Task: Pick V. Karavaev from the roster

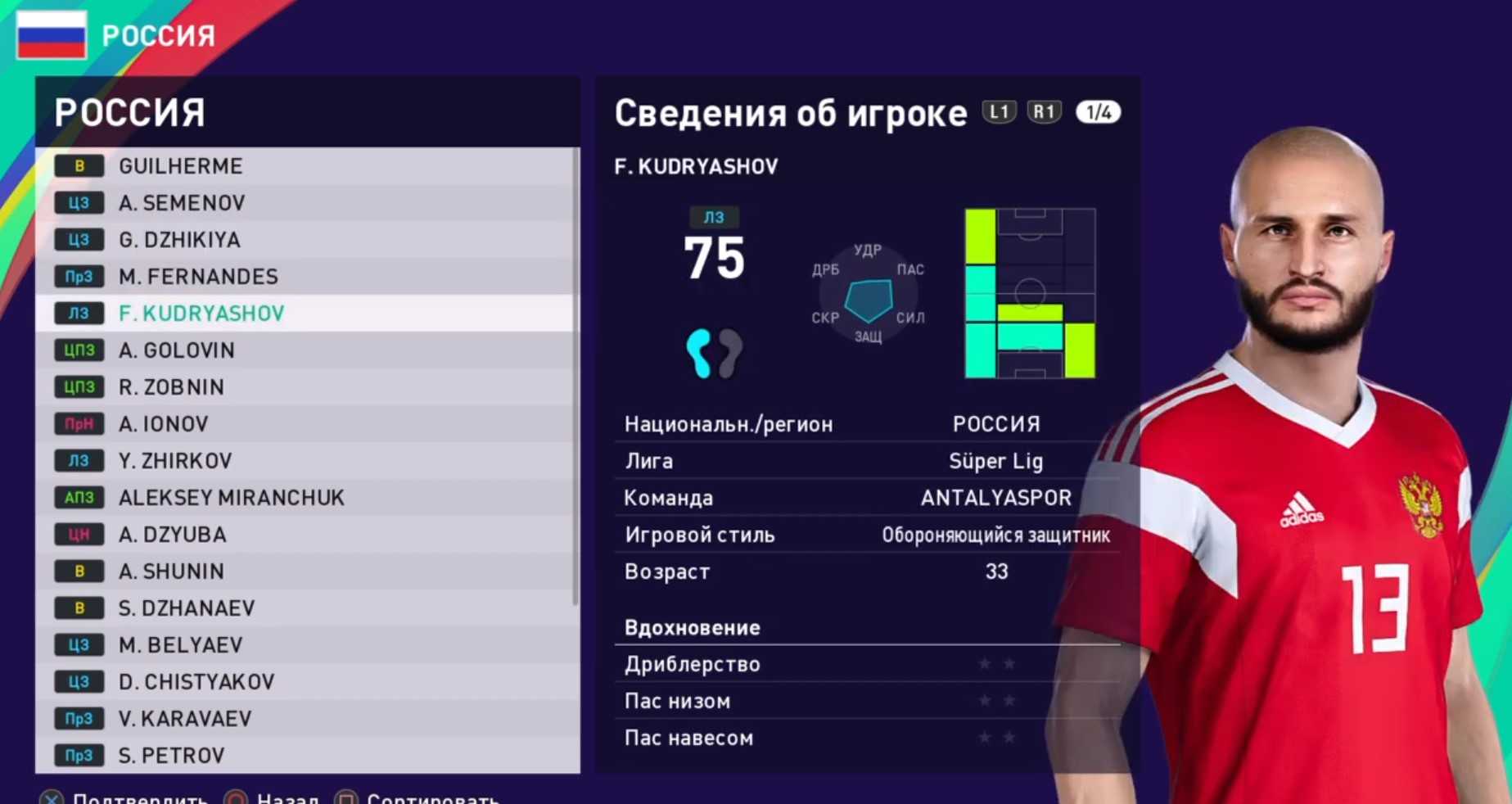Action: pos(185,719)
